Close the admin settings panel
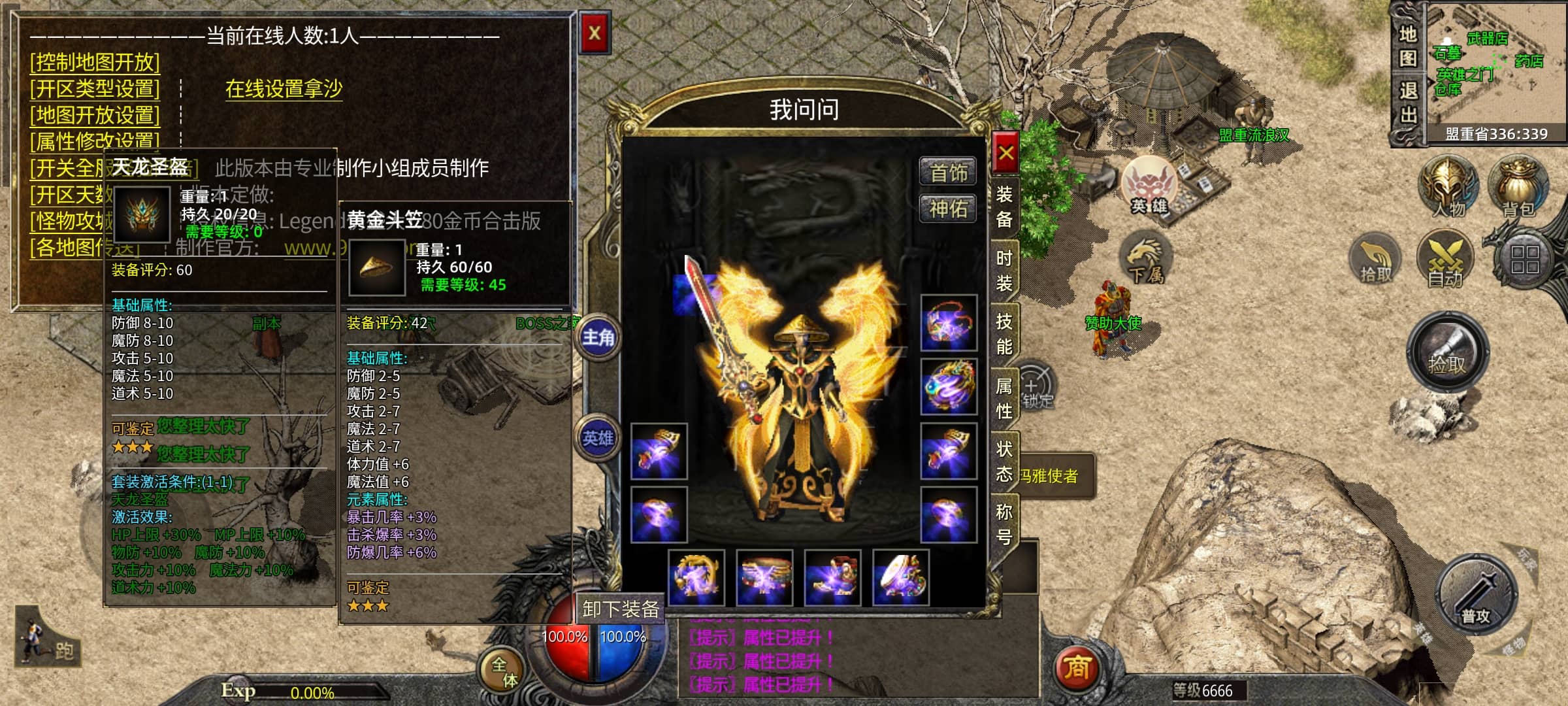This screenshot has width=1568, height=706. click(x=594, y=33)
